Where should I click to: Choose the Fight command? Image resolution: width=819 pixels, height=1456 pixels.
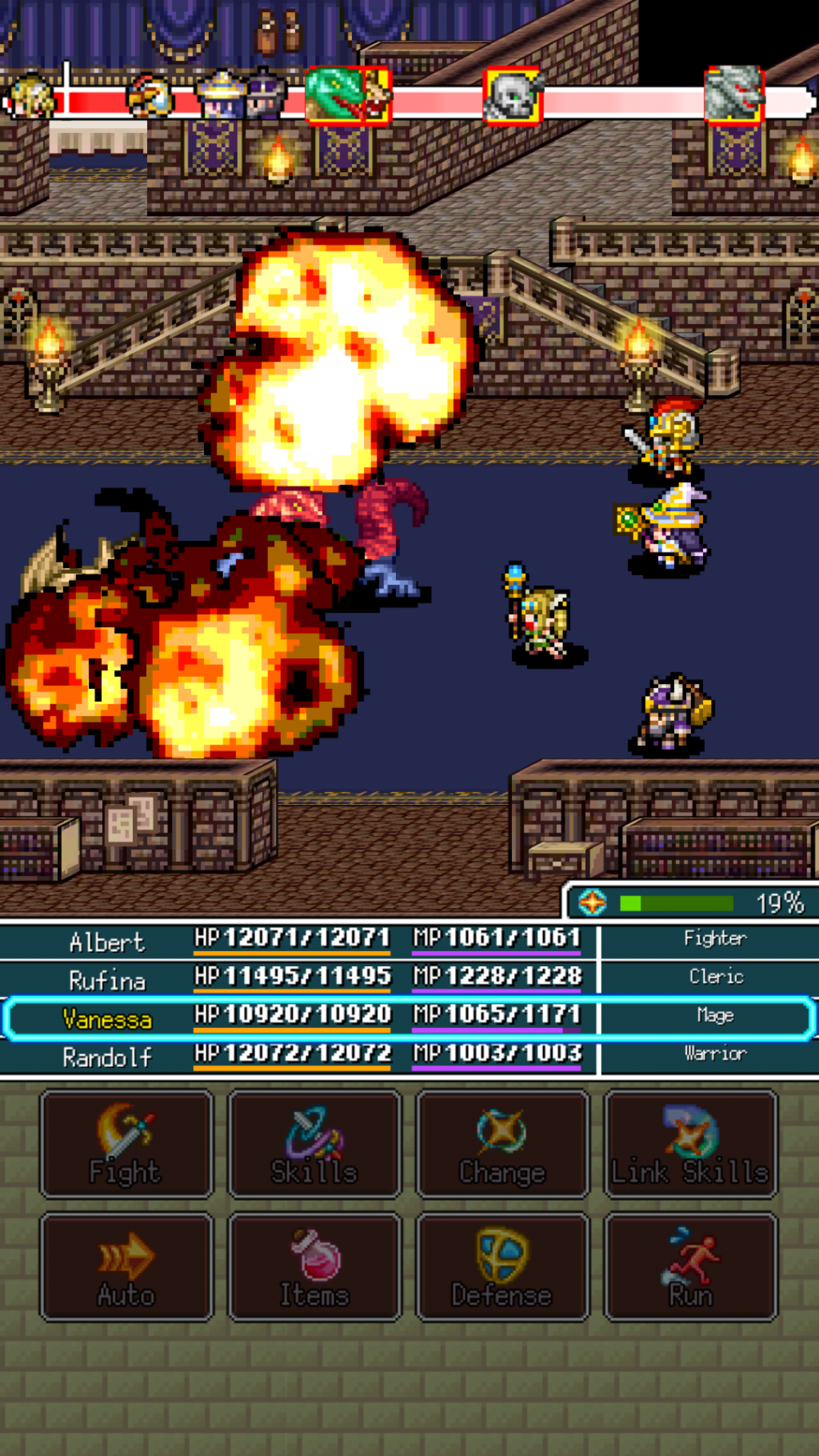coord(127,1145)
